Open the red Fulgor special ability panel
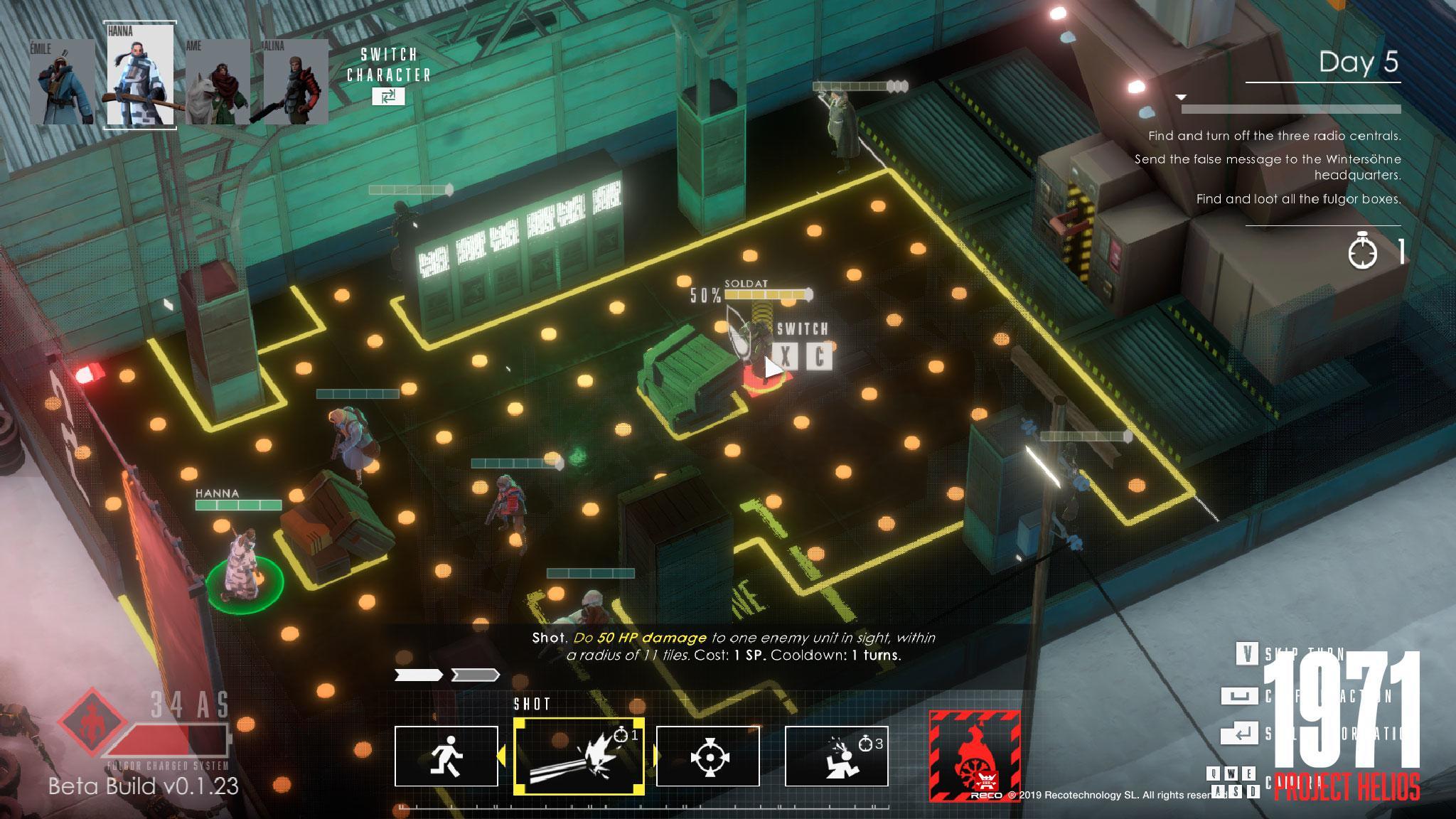Viewport: 1456px width, 819px height. click(975, 756)
